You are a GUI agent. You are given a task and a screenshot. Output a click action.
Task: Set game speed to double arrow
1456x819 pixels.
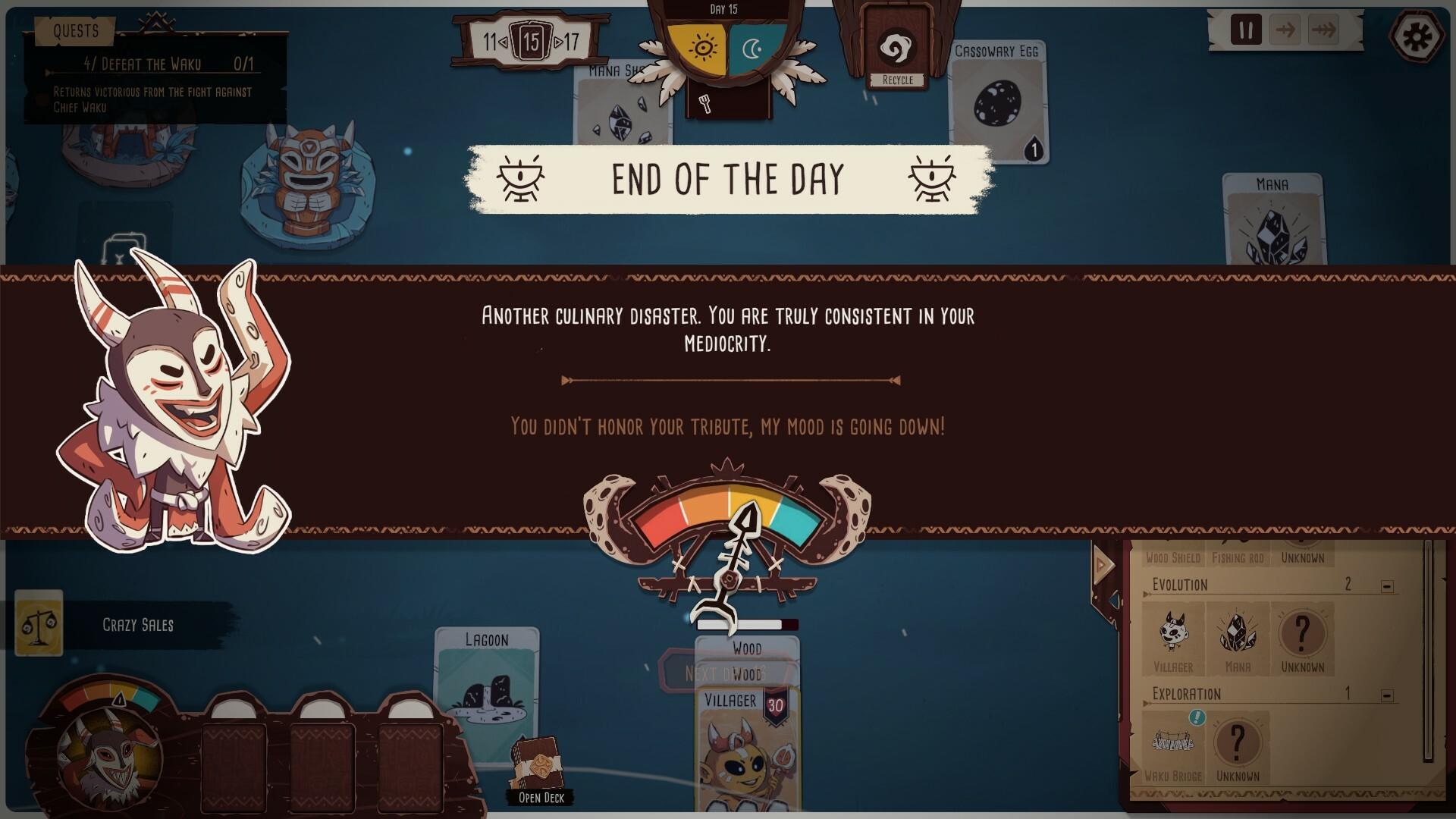pos(1324,30)
